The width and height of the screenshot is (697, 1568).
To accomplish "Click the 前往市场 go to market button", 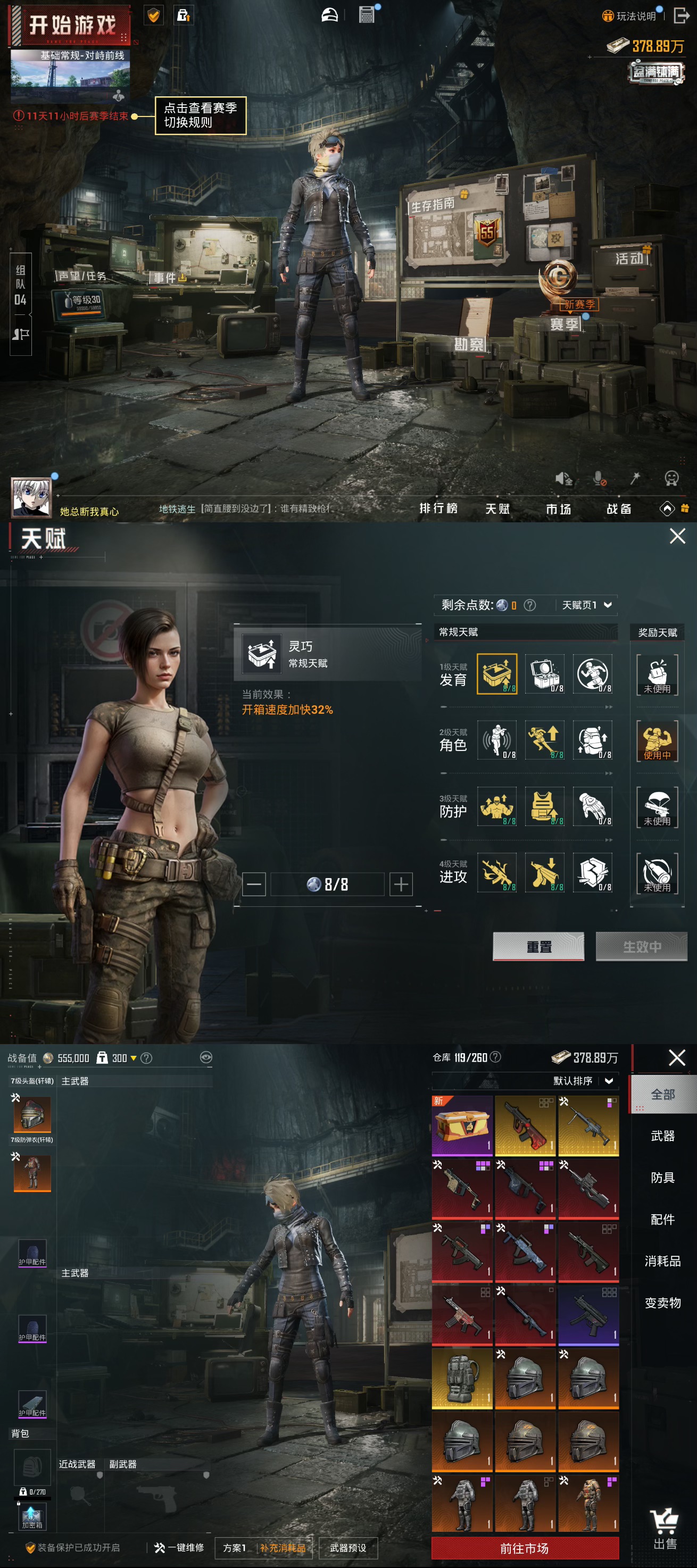I will [525, 1548].
